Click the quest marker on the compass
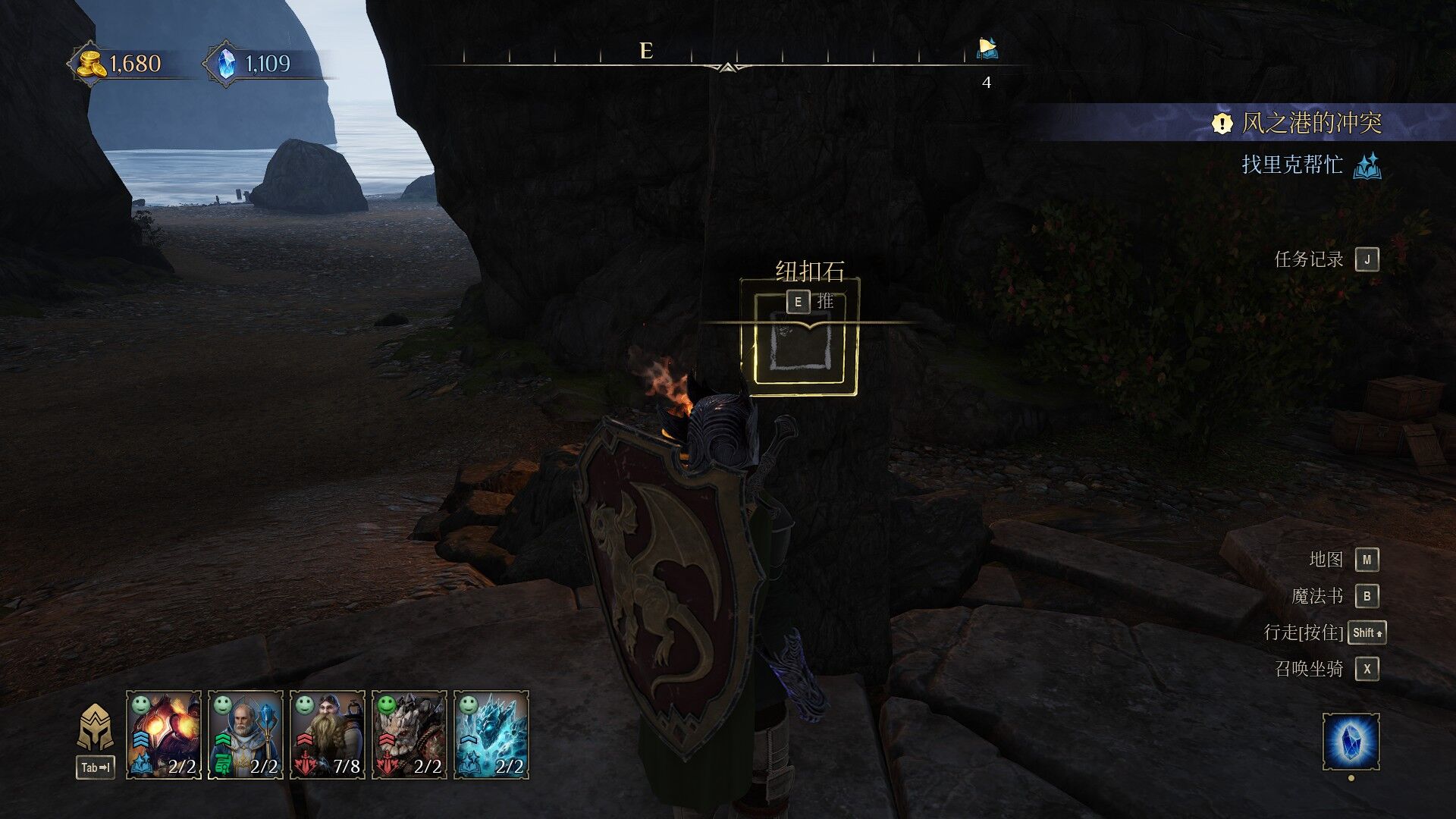This screenshot has height=819, width=1456. (x=987, y=49)
